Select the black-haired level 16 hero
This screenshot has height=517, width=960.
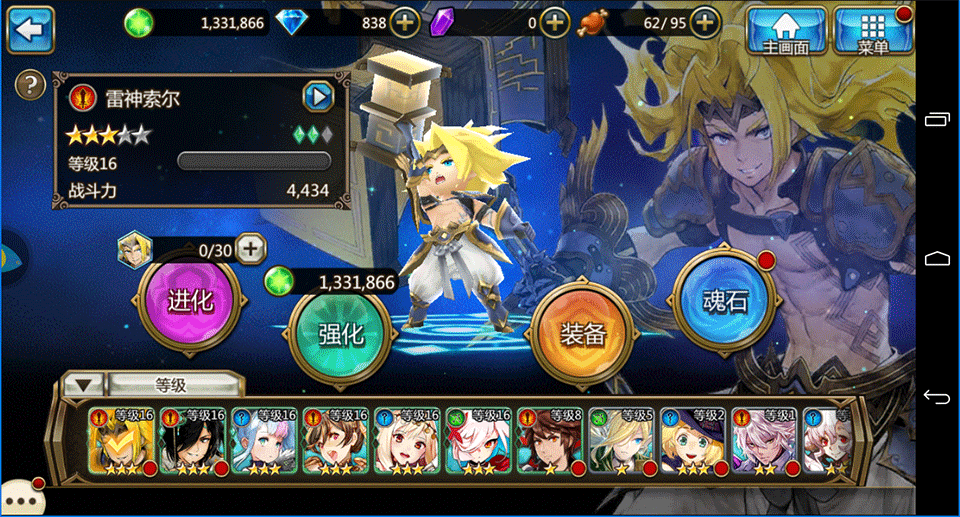(x=193, y=440)
